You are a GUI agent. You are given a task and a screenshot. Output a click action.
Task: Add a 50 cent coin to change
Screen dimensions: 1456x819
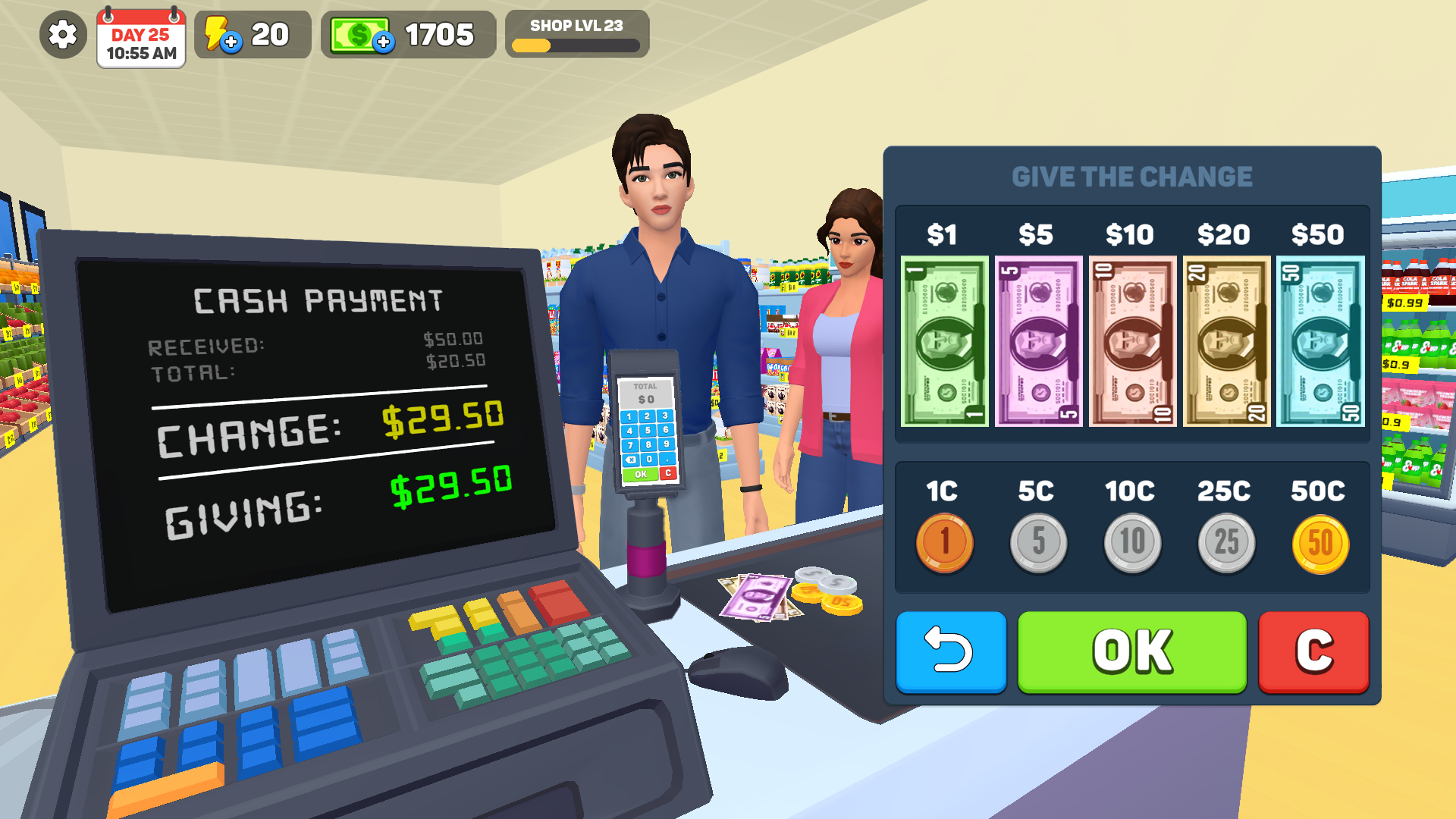(x=1319, y=540)
